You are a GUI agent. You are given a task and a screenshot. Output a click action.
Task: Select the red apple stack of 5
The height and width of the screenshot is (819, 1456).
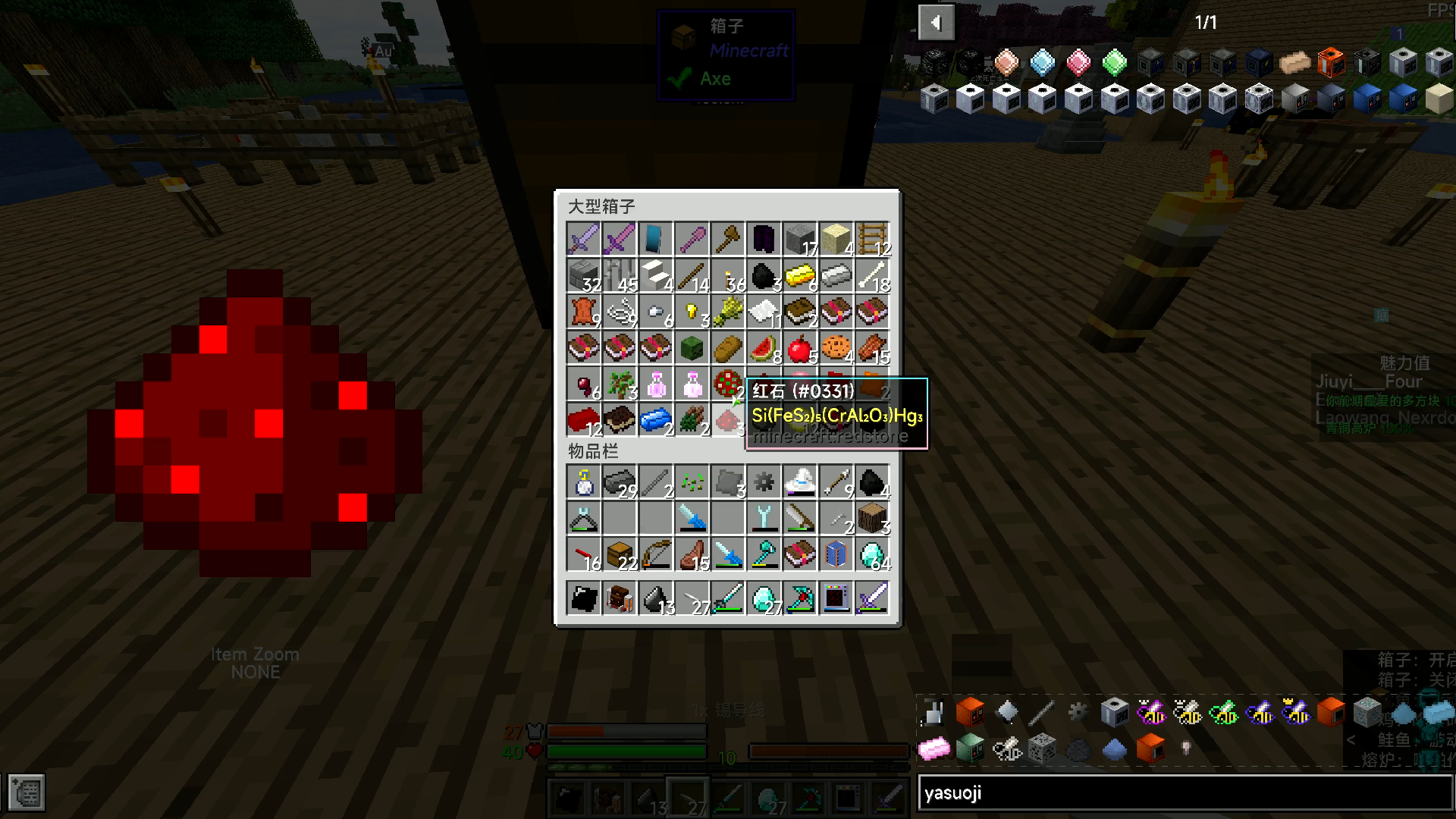pos(801,347)
